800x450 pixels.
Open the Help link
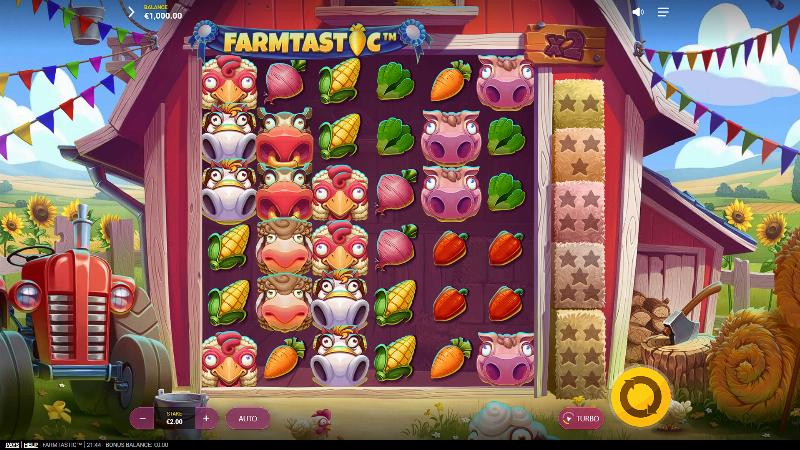(x=30, y=444)
